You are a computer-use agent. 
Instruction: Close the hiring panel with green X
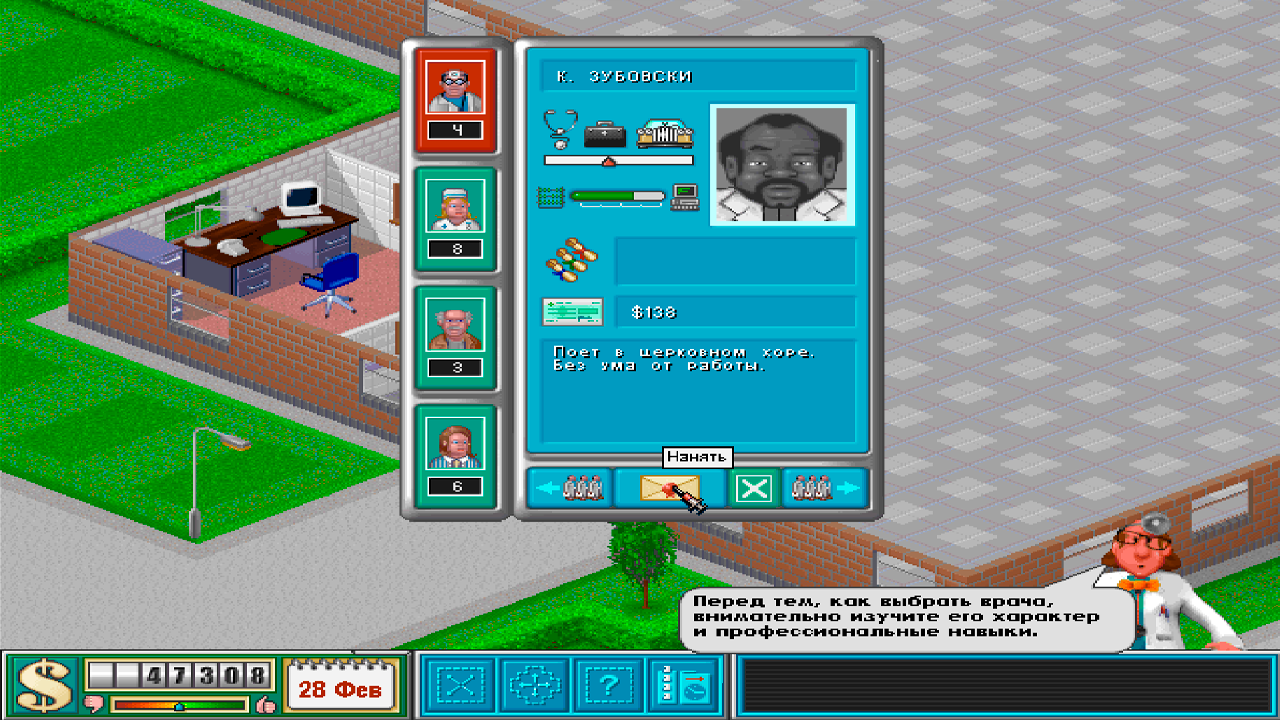click(x=755, y=488)
